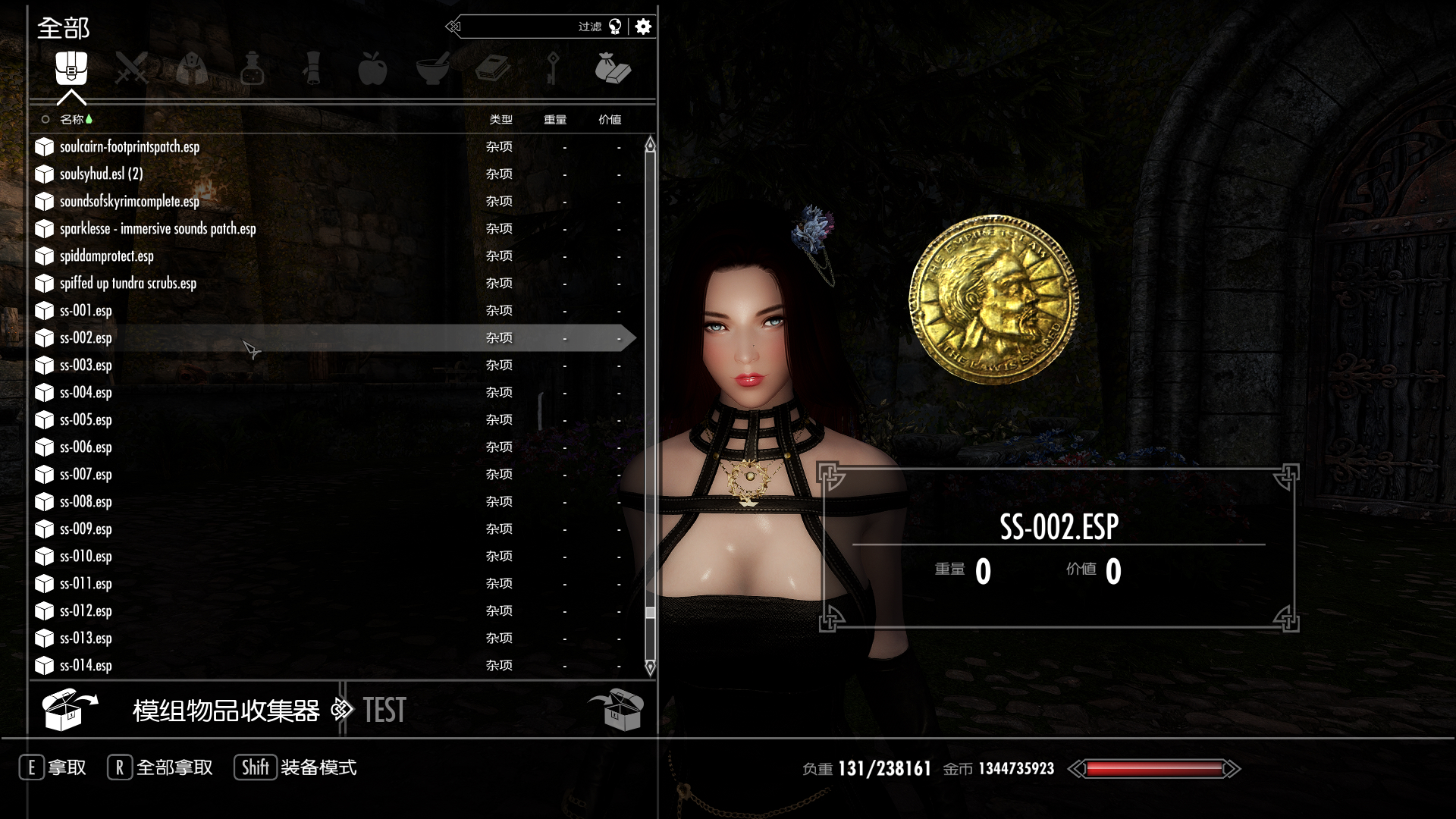Switch to the weapons category tab

tap(131, 69)
